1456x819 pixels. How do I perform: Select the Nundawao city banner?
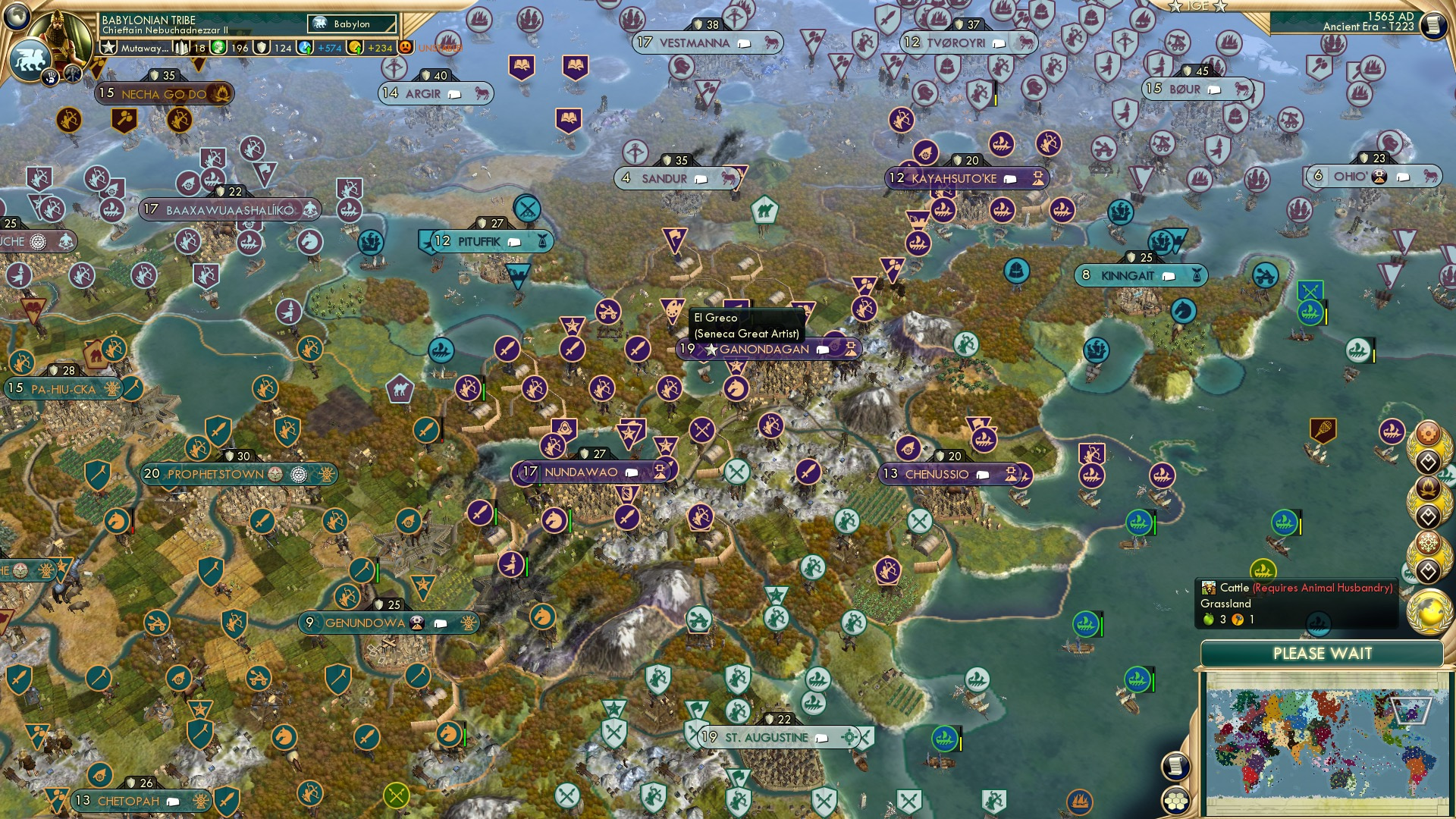tap(591, 472)
